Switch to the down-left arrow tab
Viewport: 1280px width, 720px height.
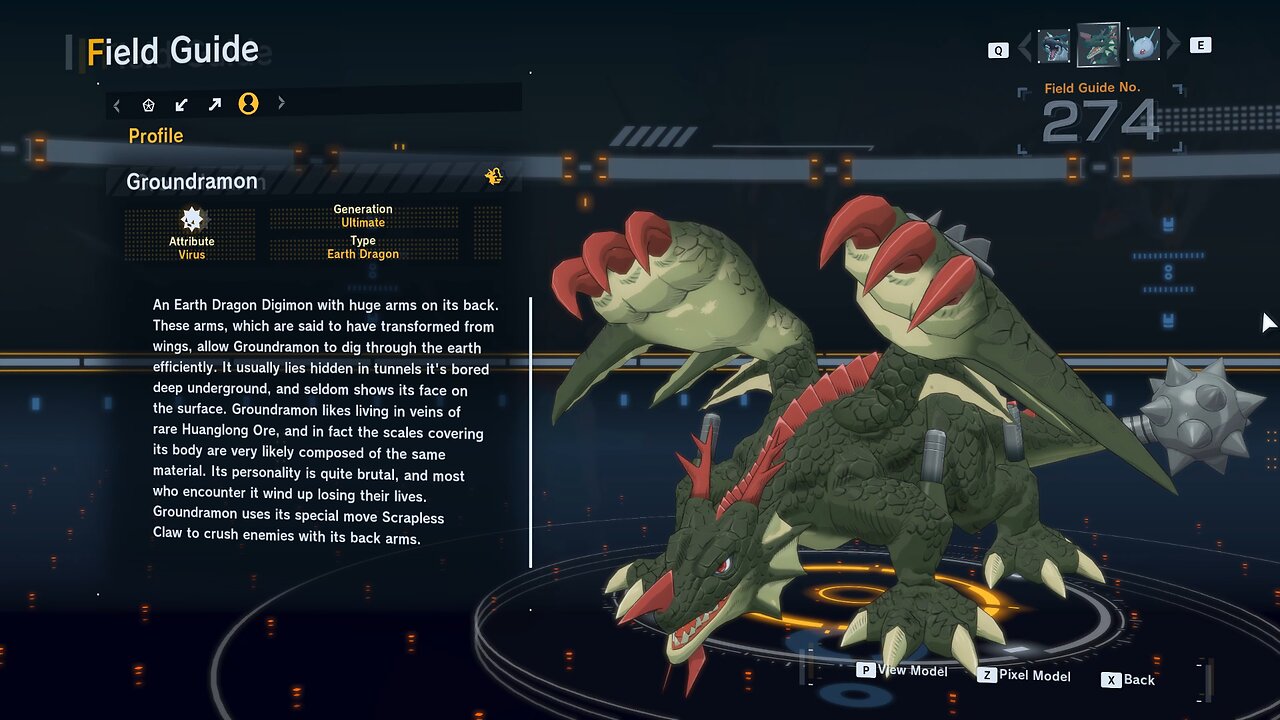click(182, 104)
